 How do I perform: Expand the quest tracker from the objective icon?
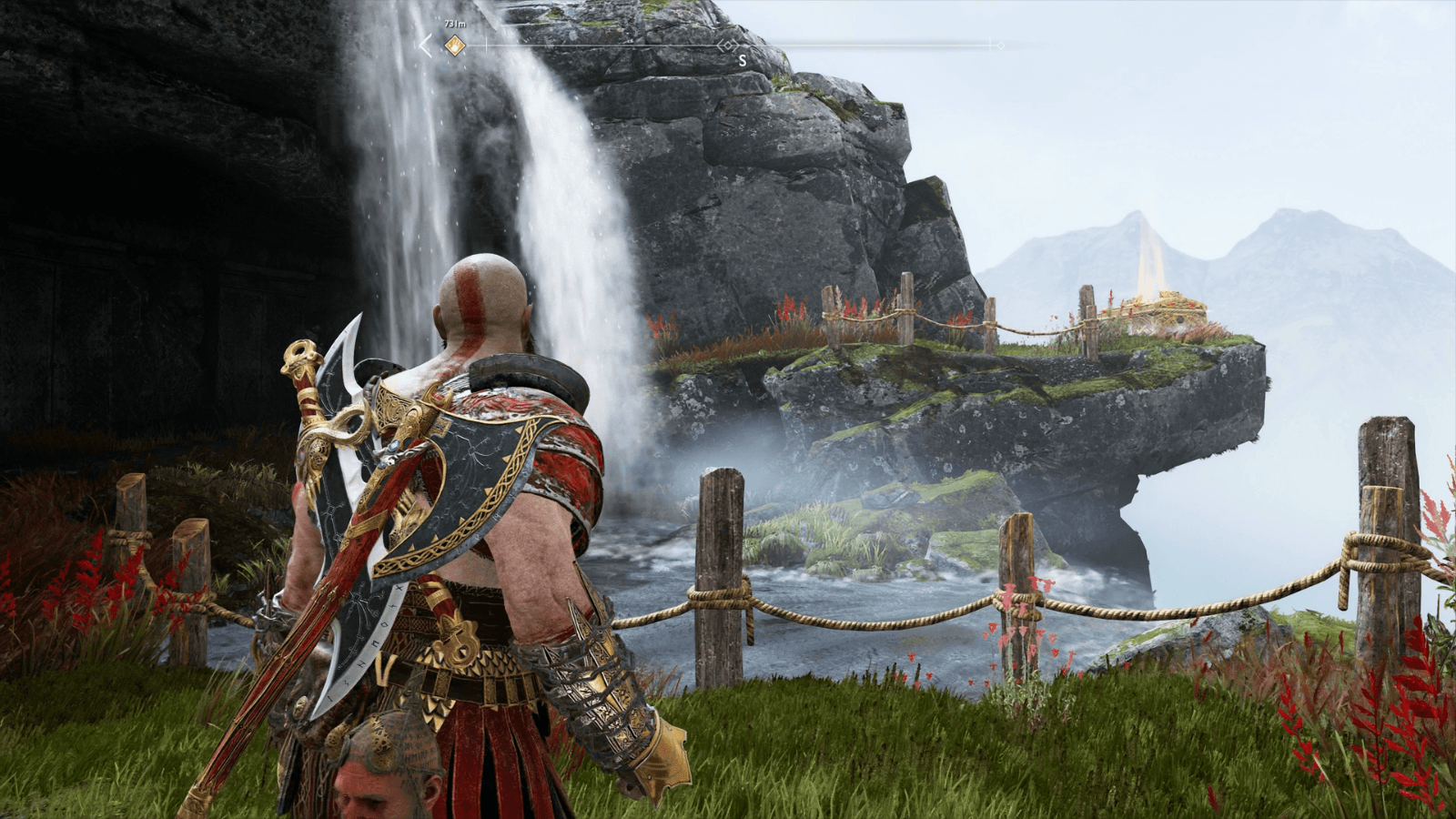pyautogui.click(x=453, y=45)
